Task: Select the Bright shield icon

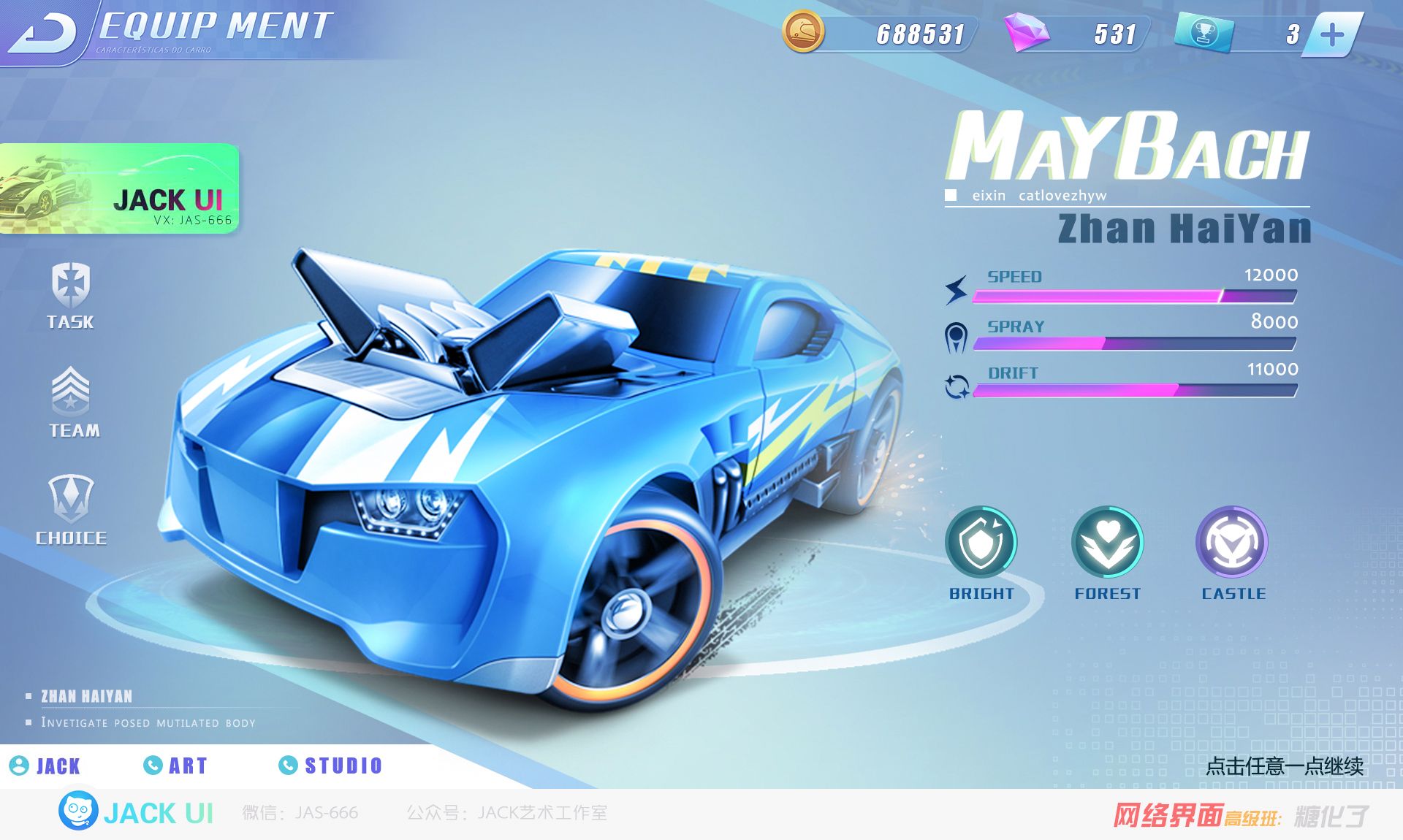Action: (x=981, y=543)
